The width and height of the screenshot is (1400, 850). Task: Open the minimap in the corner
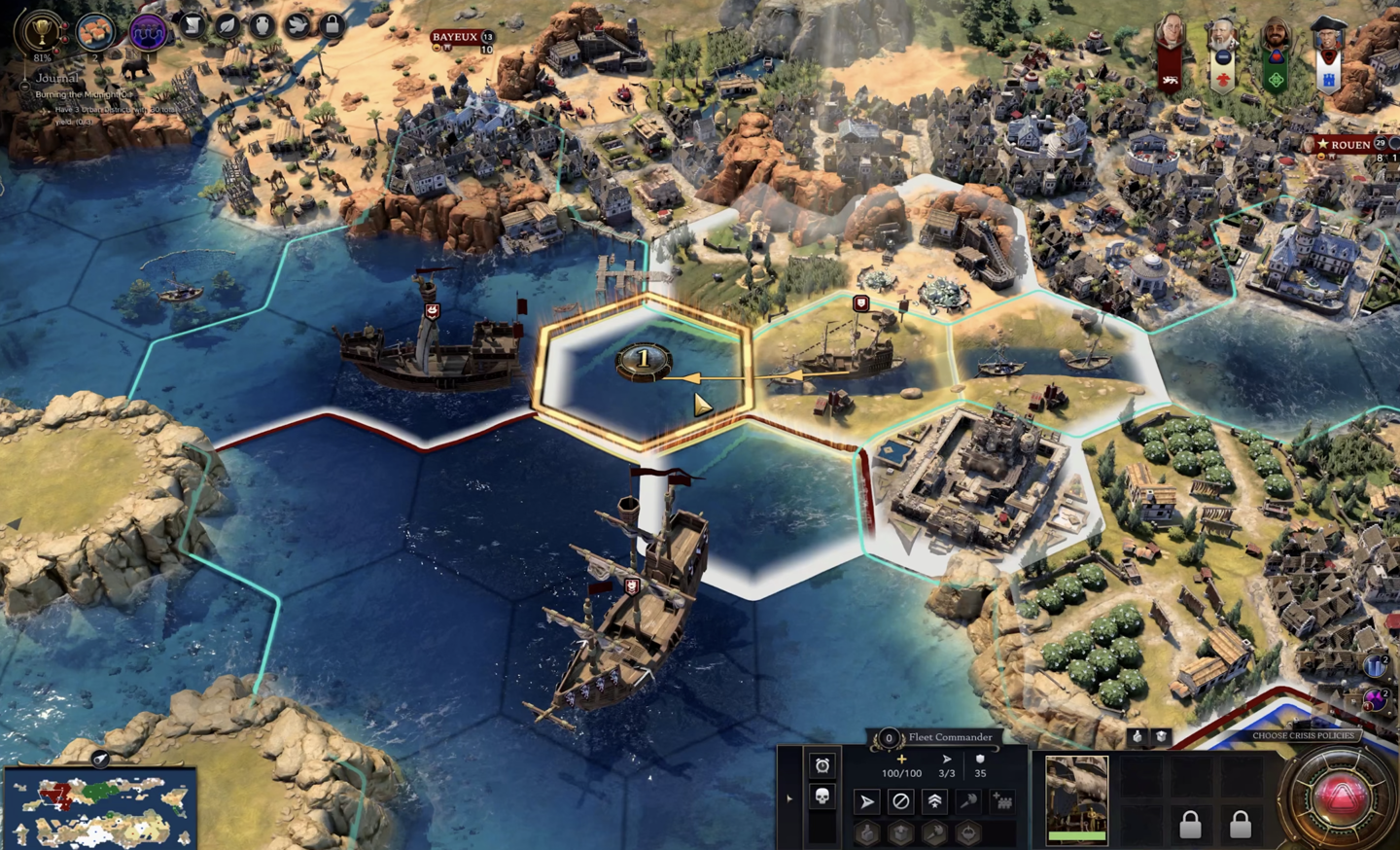(99, 809)
